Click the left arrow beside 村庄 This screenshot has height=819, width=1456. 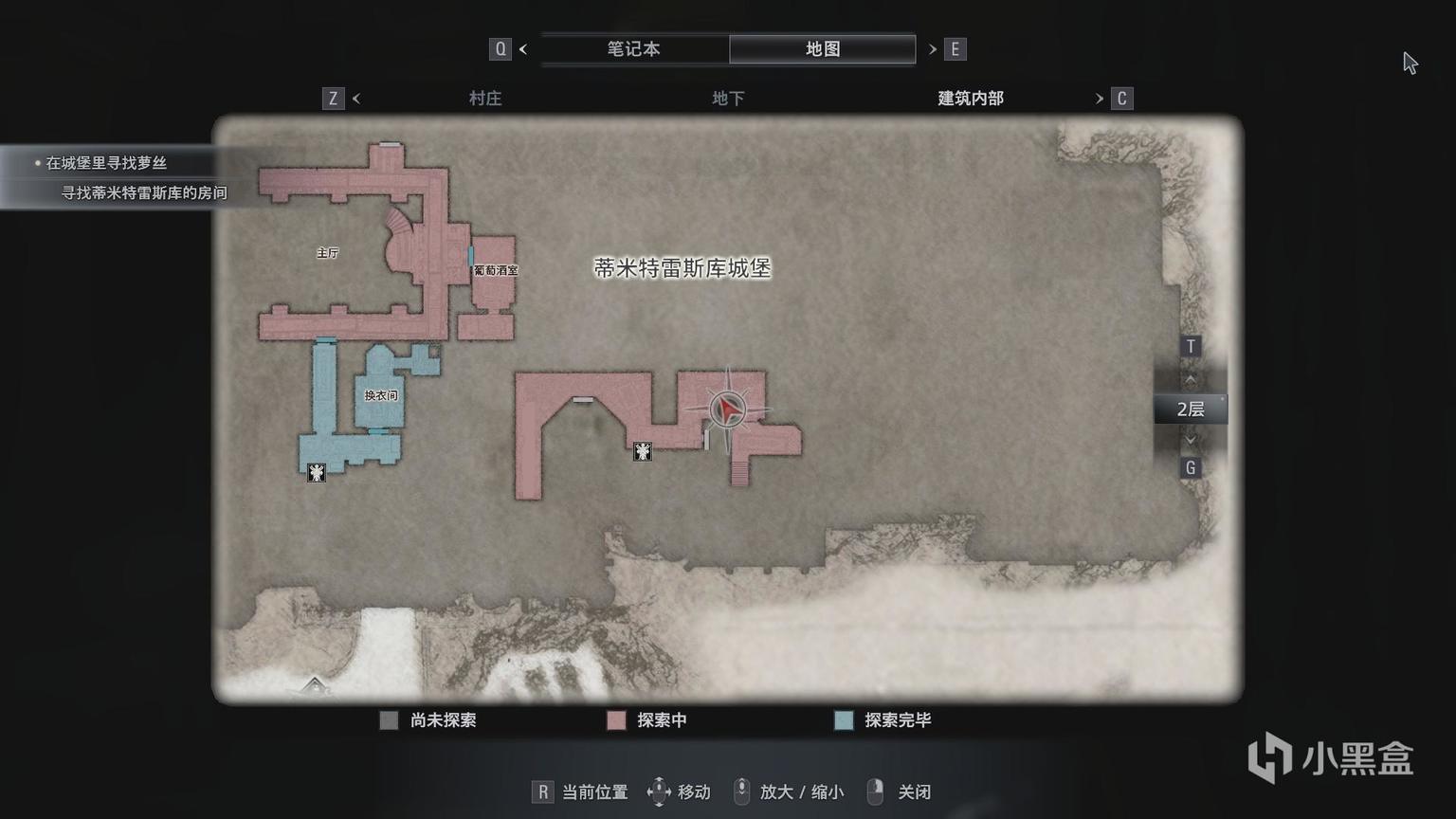click(x=356, y=99)
